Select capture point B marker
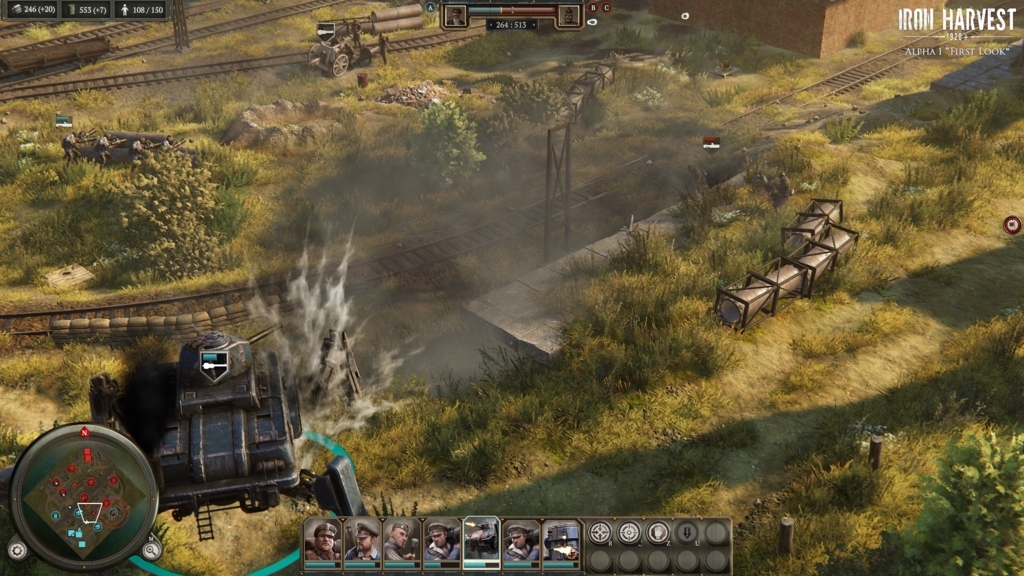 593,7
